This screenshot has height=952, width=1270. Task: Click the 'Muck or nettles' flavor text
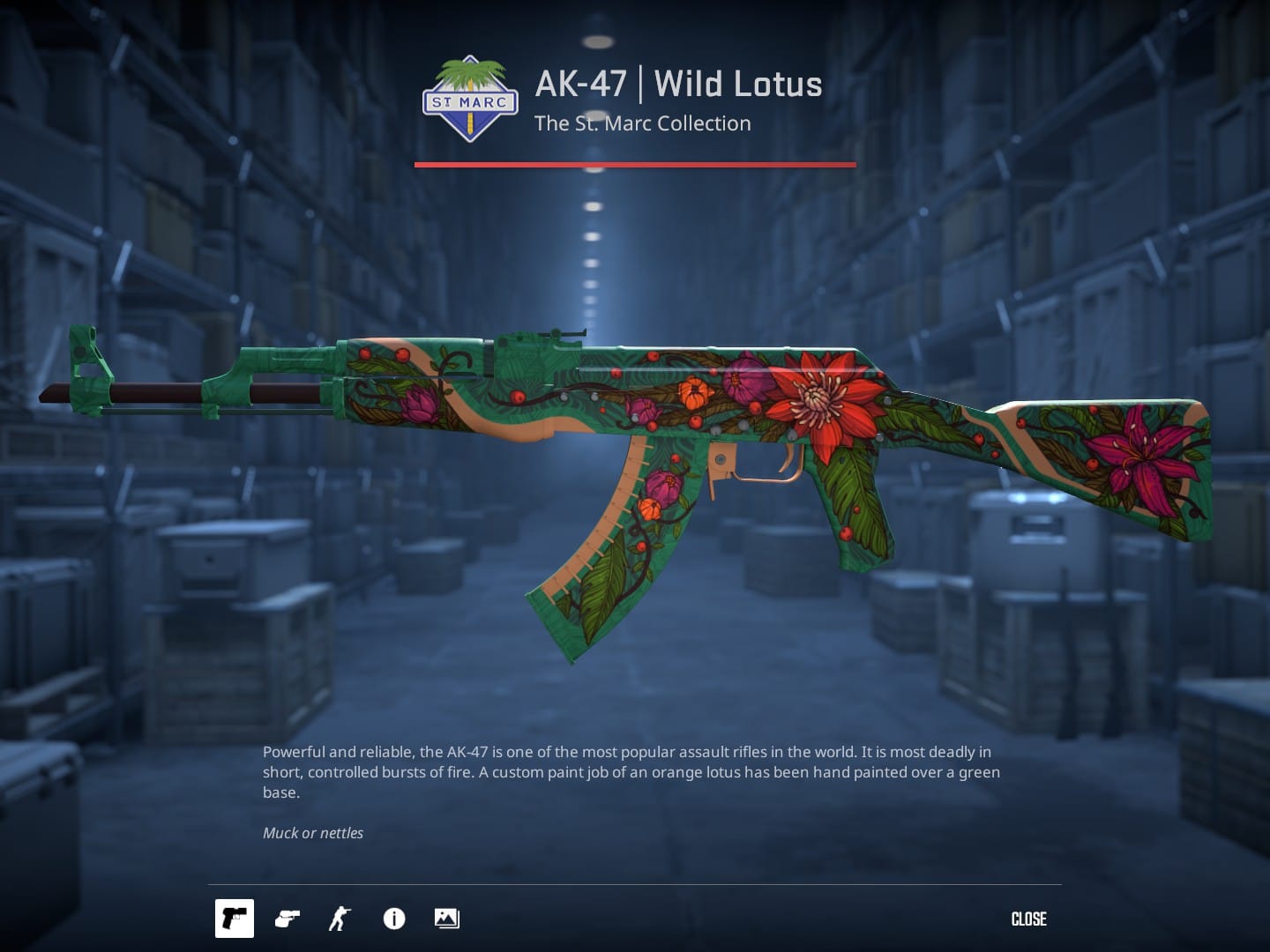[313, 832]
